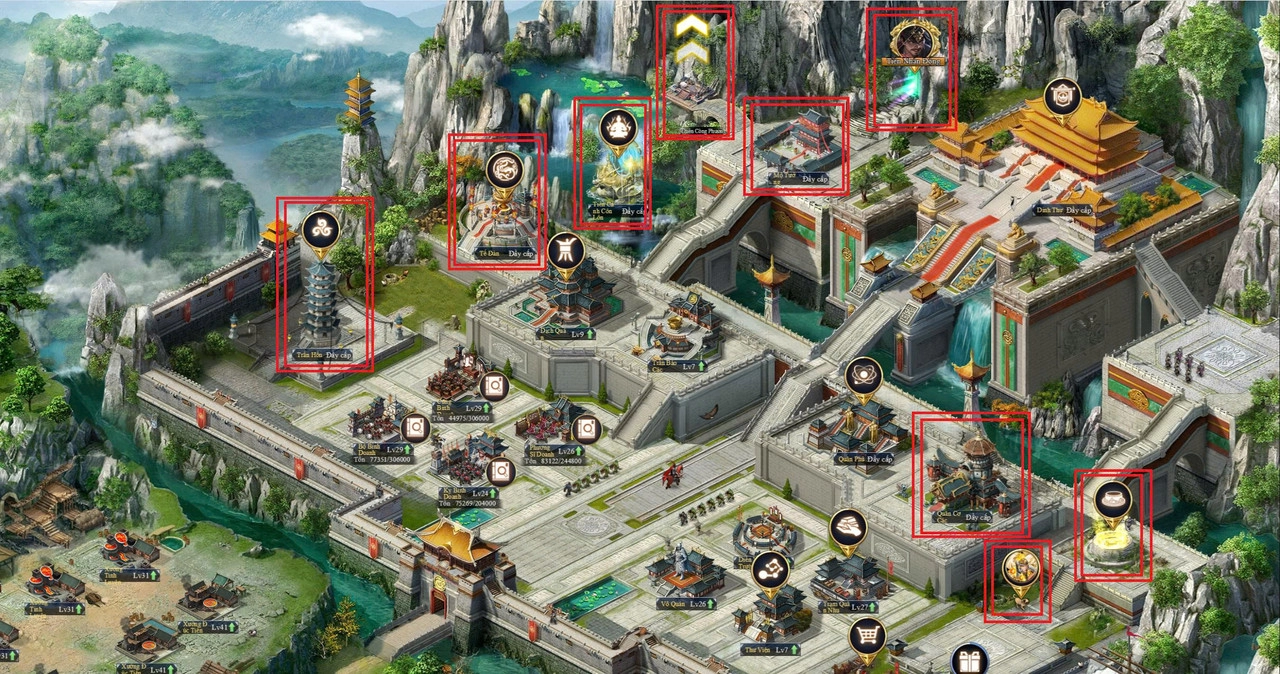Select the Phương Sĩ Doanh training icon

(x=587, y=429)
